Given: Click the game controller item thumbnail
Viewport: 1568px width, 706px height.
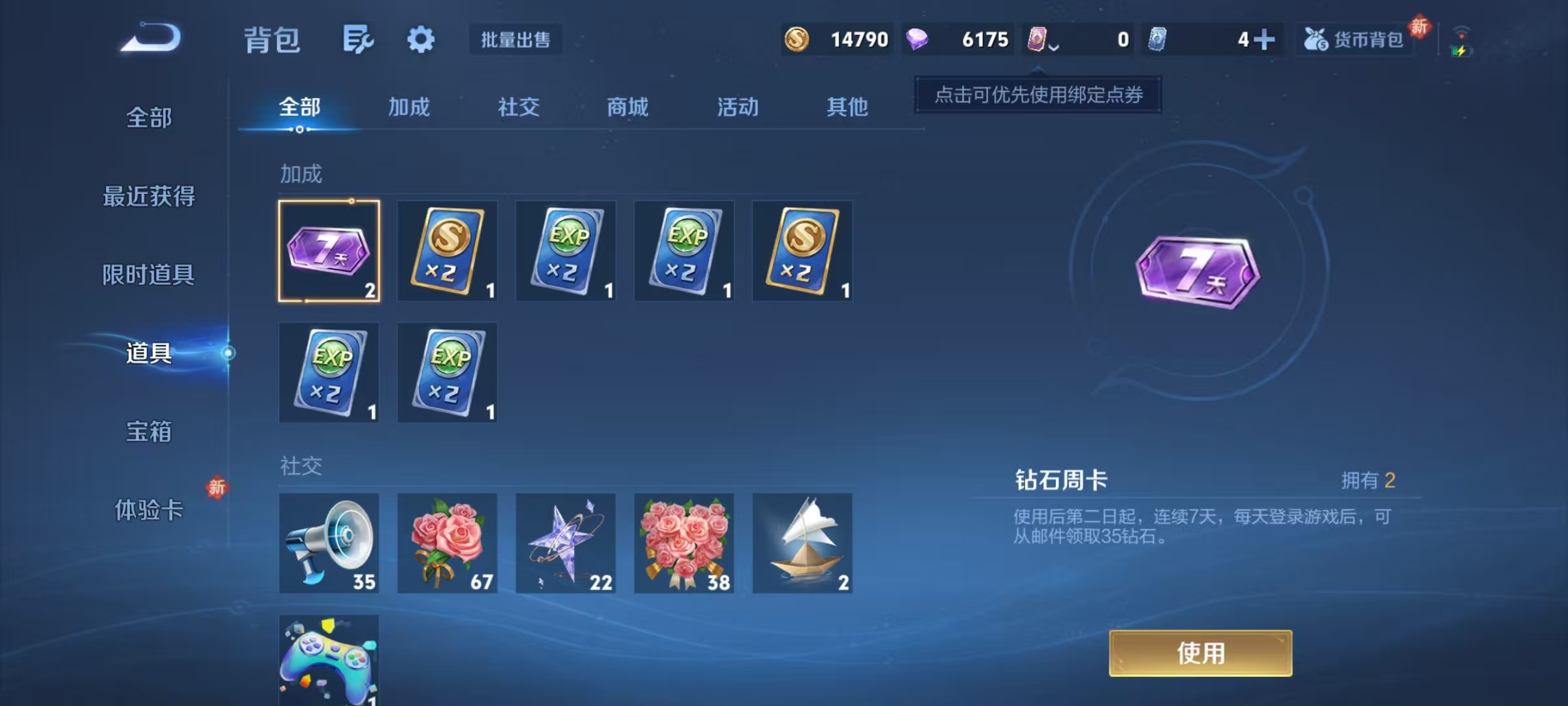Looking at the screenshot, I should click(329, 660).
